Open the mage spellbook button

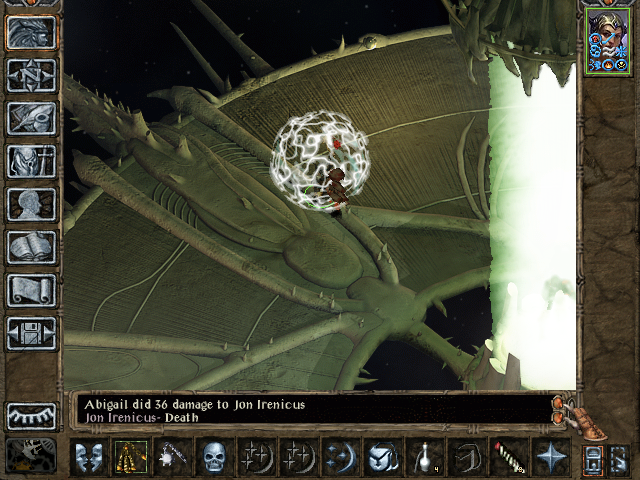click(31, 247)
